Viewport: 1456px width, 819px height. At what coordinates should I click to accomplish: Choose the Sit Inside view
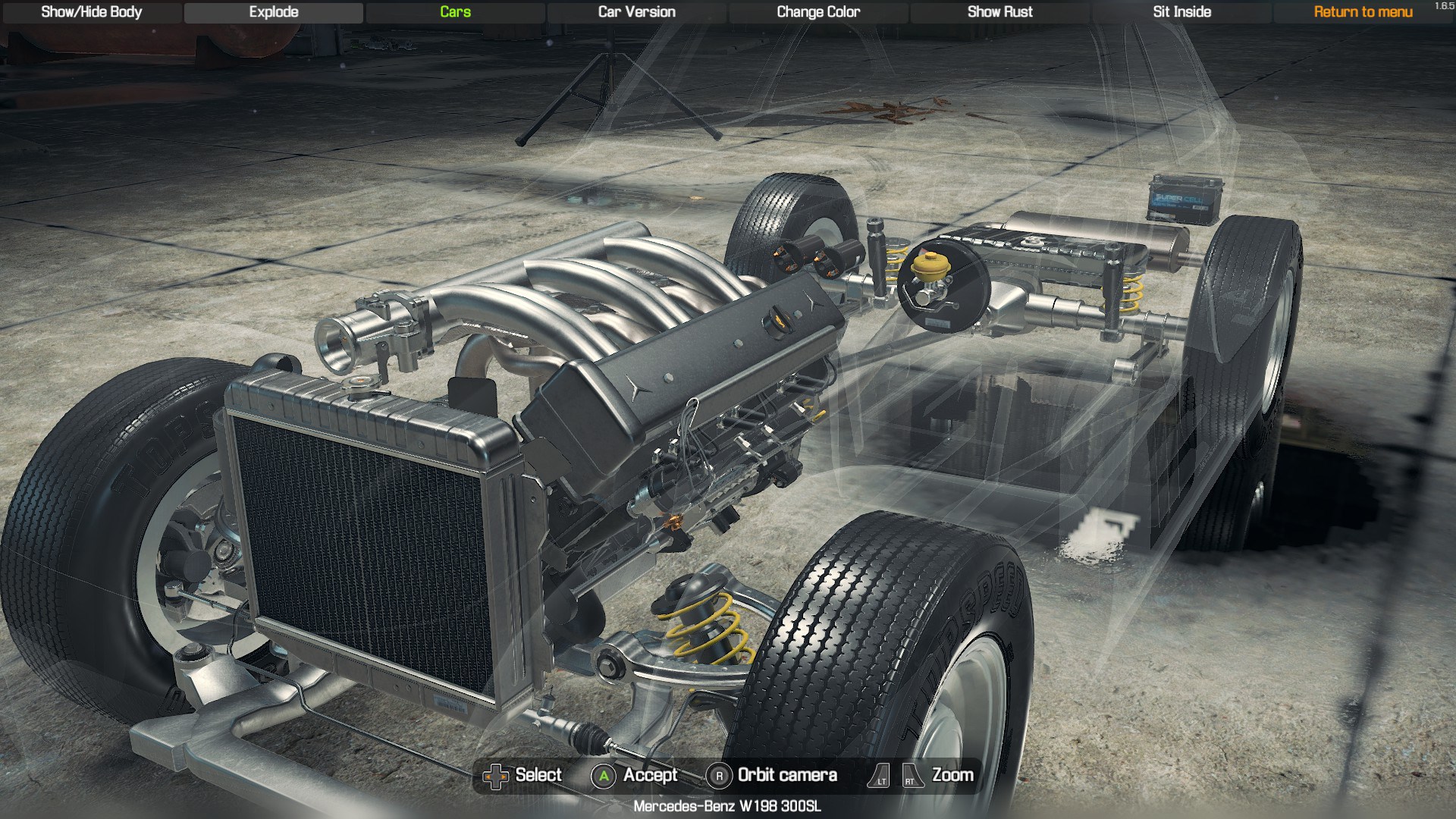tap(1181, 12)
